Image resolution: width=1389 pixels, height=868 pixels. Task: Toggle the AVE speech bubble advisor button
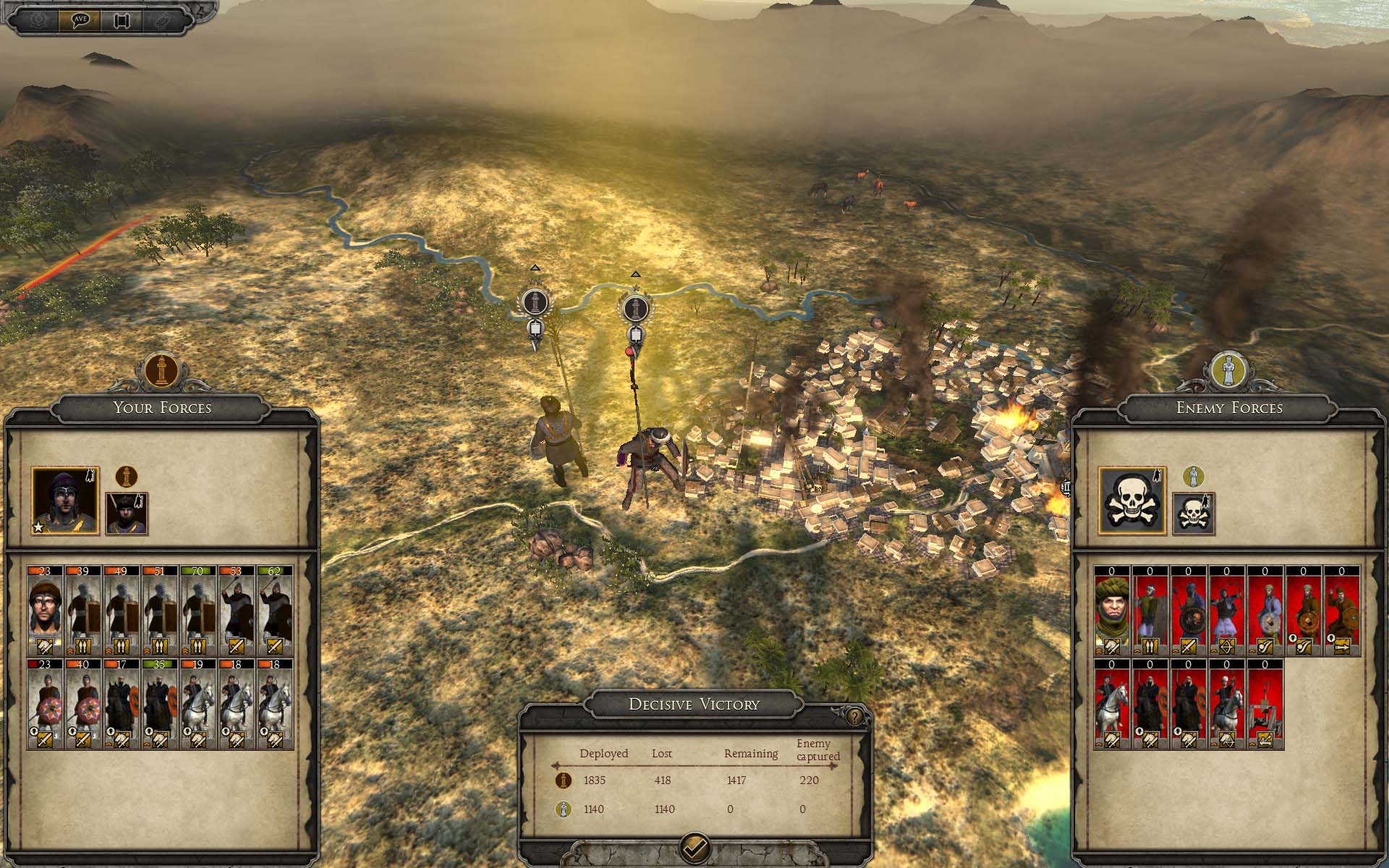click(x=80, y=20)
